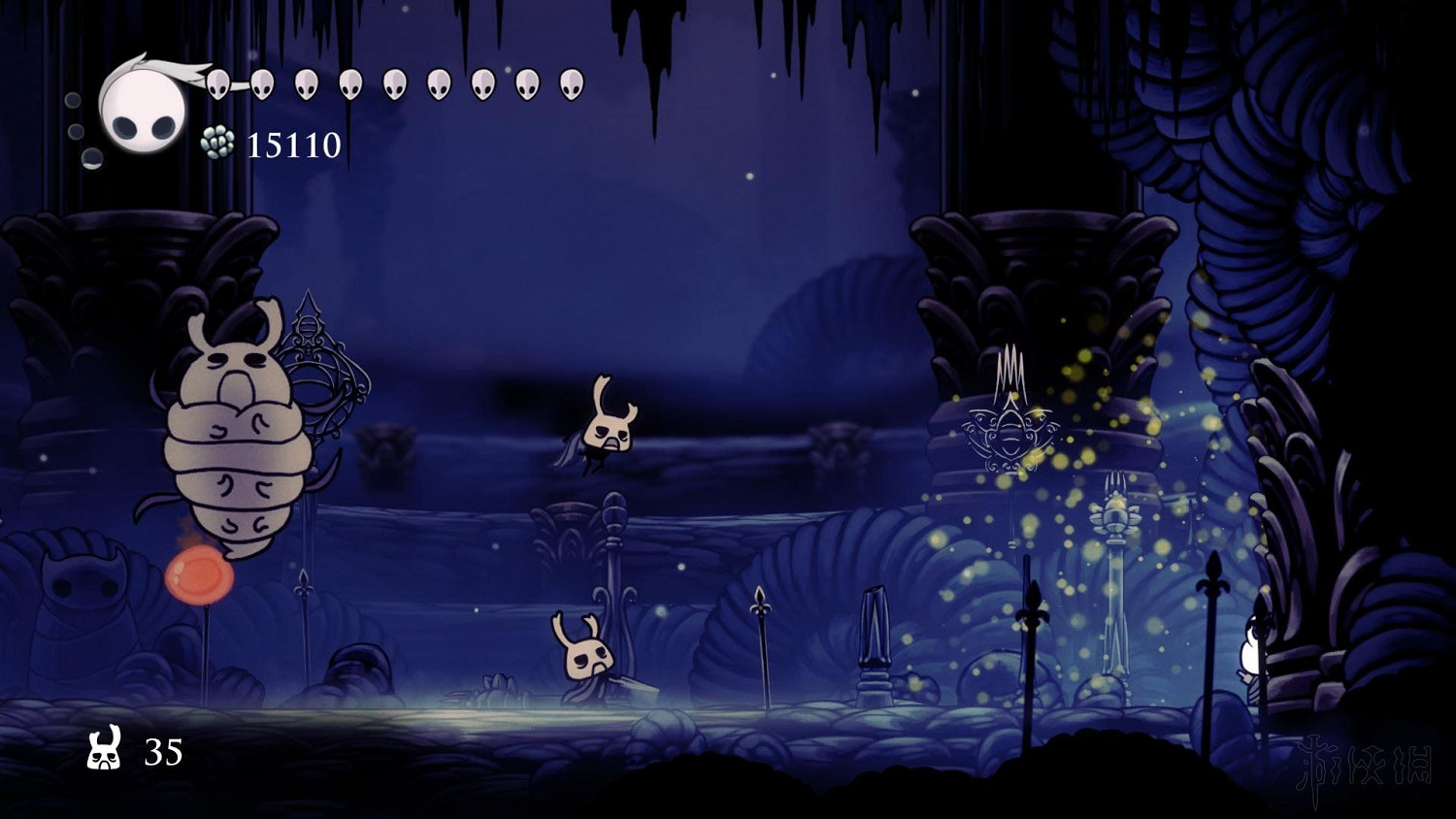This screenshot has height=819, width=1456.
Task: Select the geo cluster icon beside 15110
Action: [x=217, y=144]
